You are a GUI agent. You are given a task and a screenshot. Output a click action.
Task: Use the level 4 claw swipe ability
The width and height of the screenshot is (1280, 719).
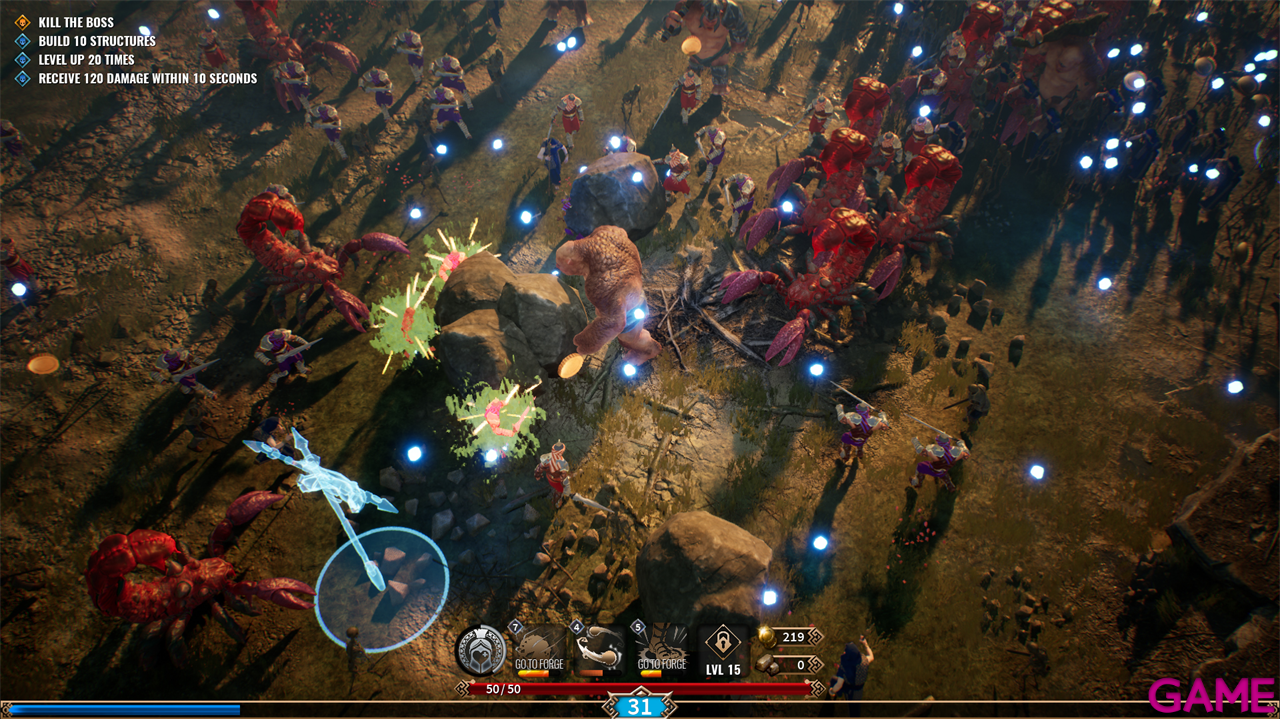(x=602, y=650)
